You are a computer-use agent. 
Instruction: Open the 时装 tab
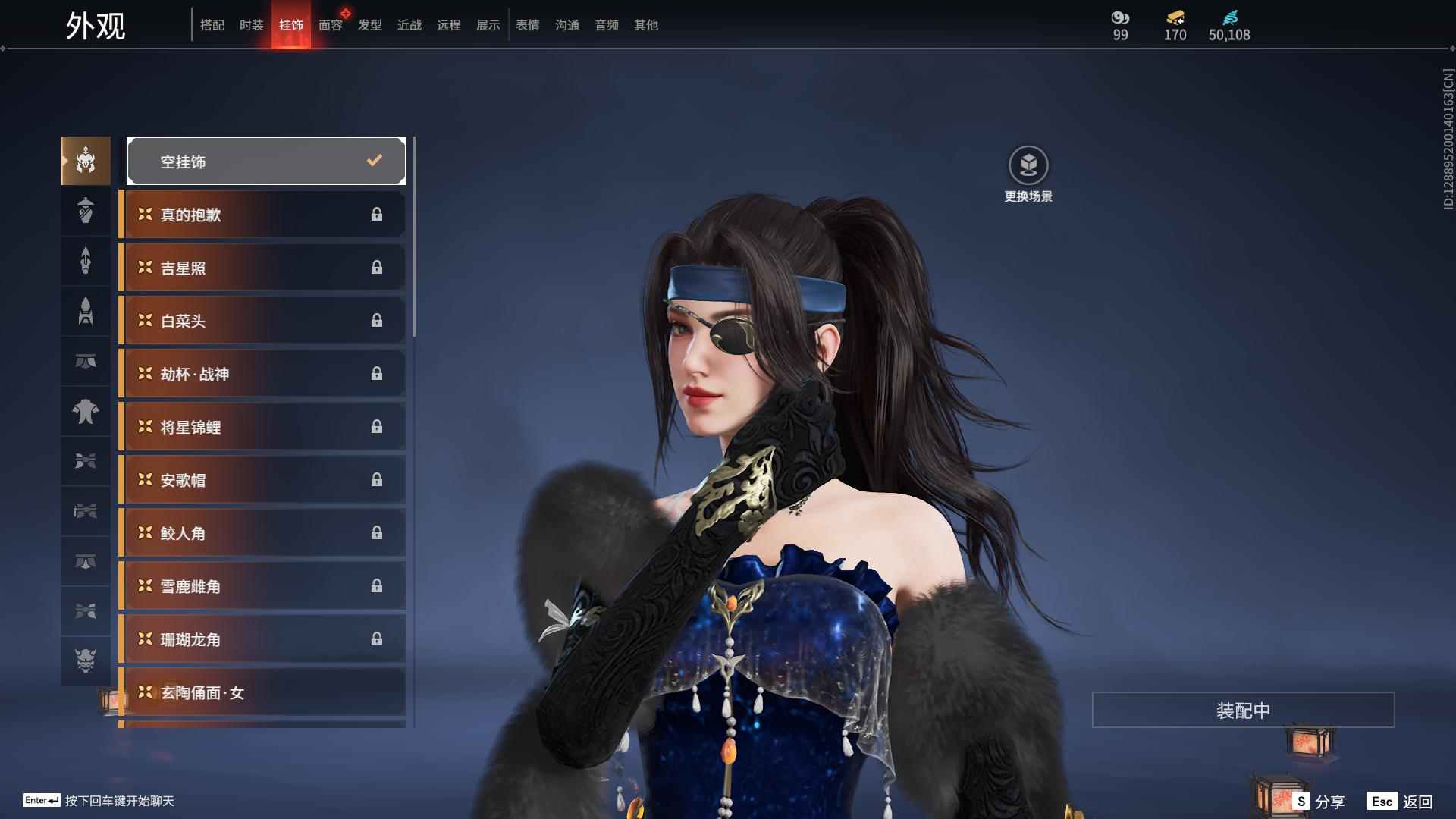[251, 25]
